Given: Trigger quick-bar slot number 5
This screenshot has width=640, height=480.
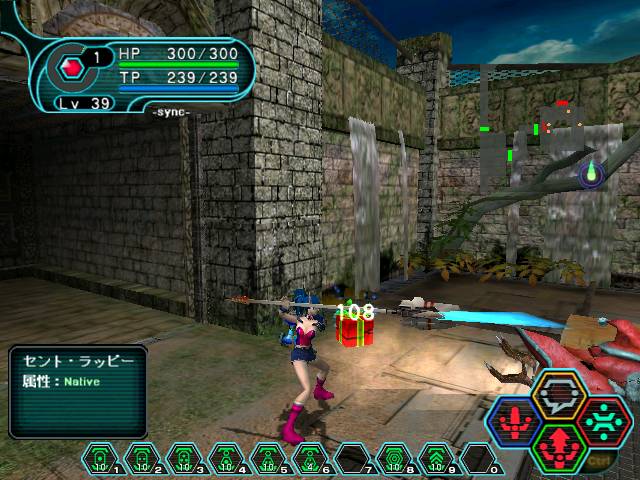Looking at the screenshot, I should (x=266, y=457).
